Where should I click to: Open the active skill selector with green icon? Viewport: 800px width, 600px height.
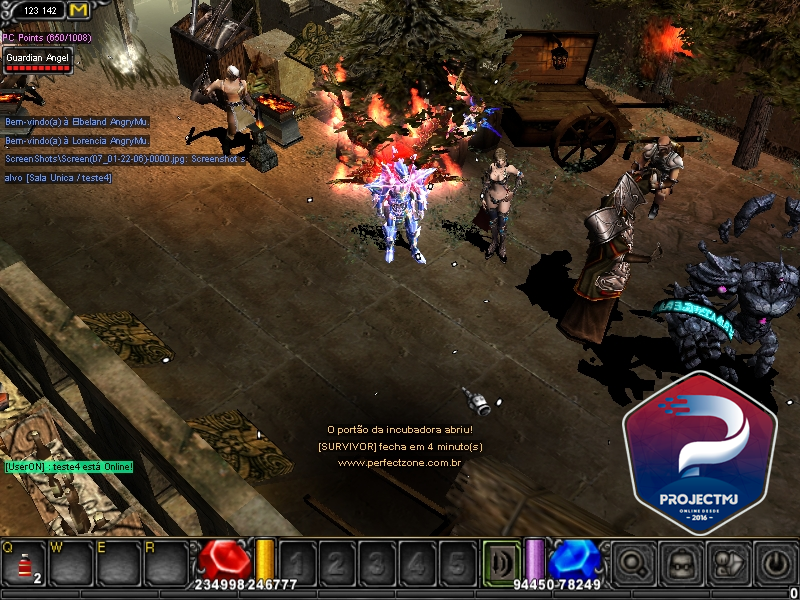pyautogui.click(x=500, y=562)
